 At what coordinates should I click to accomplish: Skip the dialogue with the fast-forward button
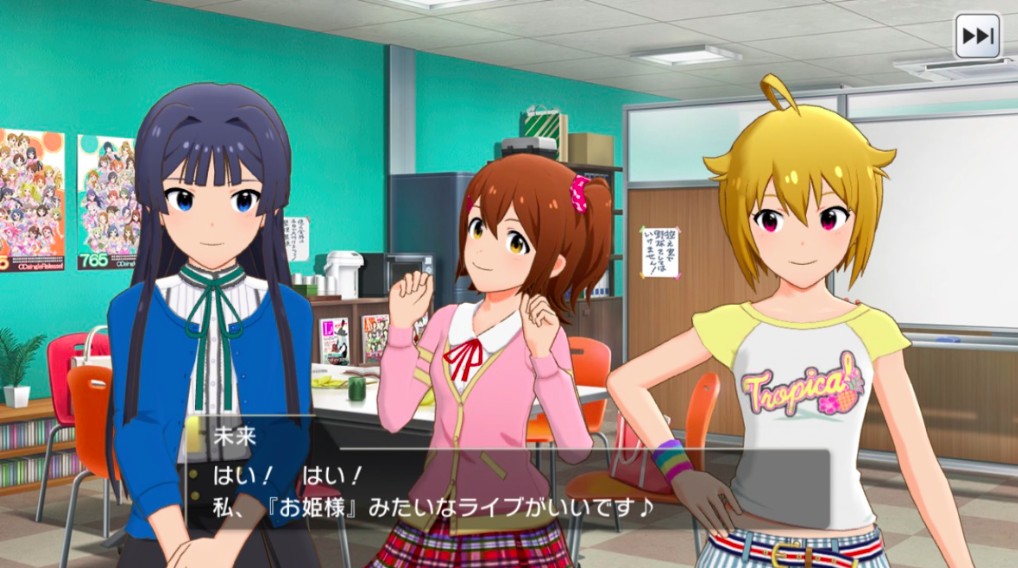(977, 37)
